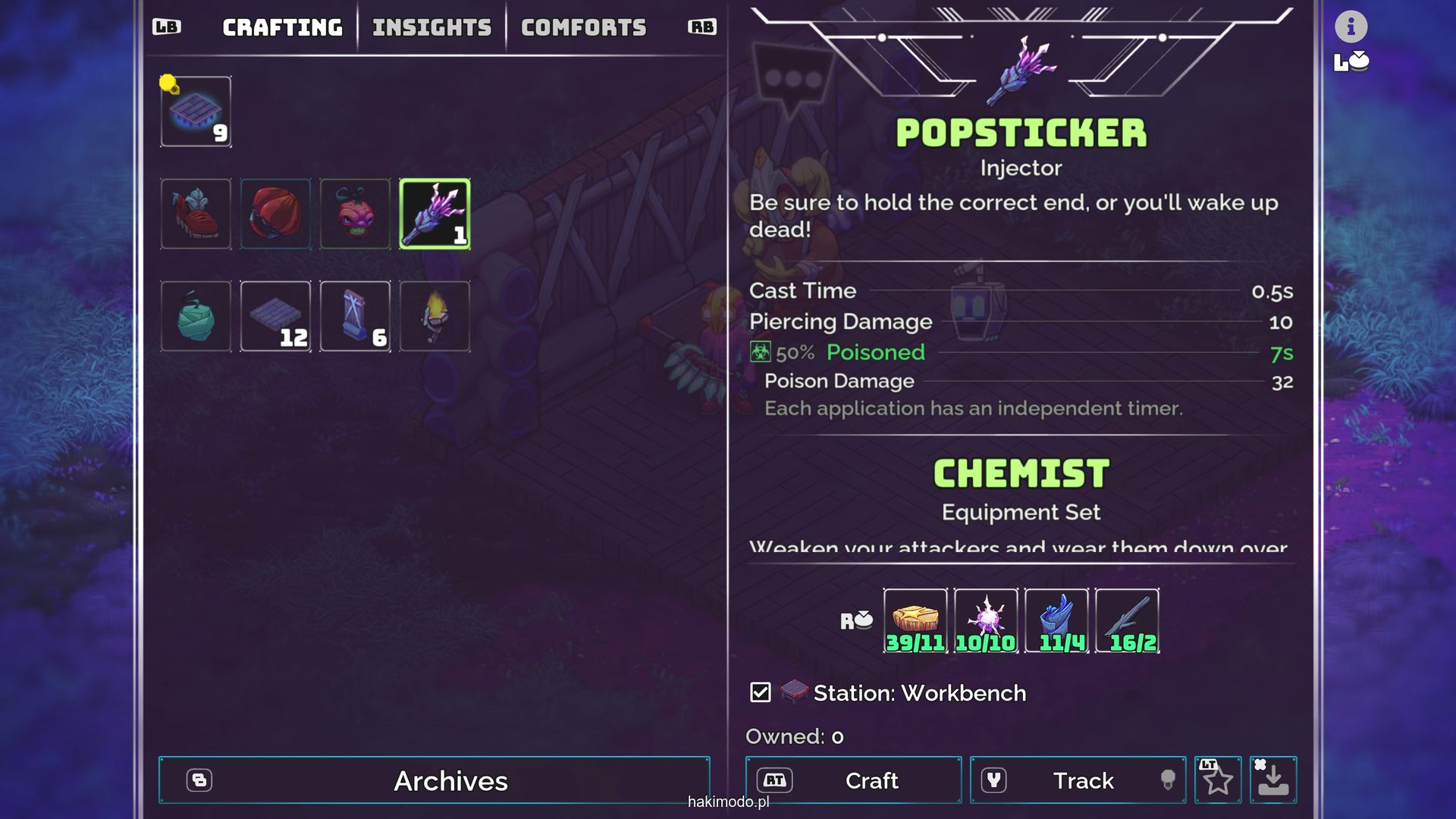
Task: Inspect the purple spiky orb ingredient
Action: (986, 620)
